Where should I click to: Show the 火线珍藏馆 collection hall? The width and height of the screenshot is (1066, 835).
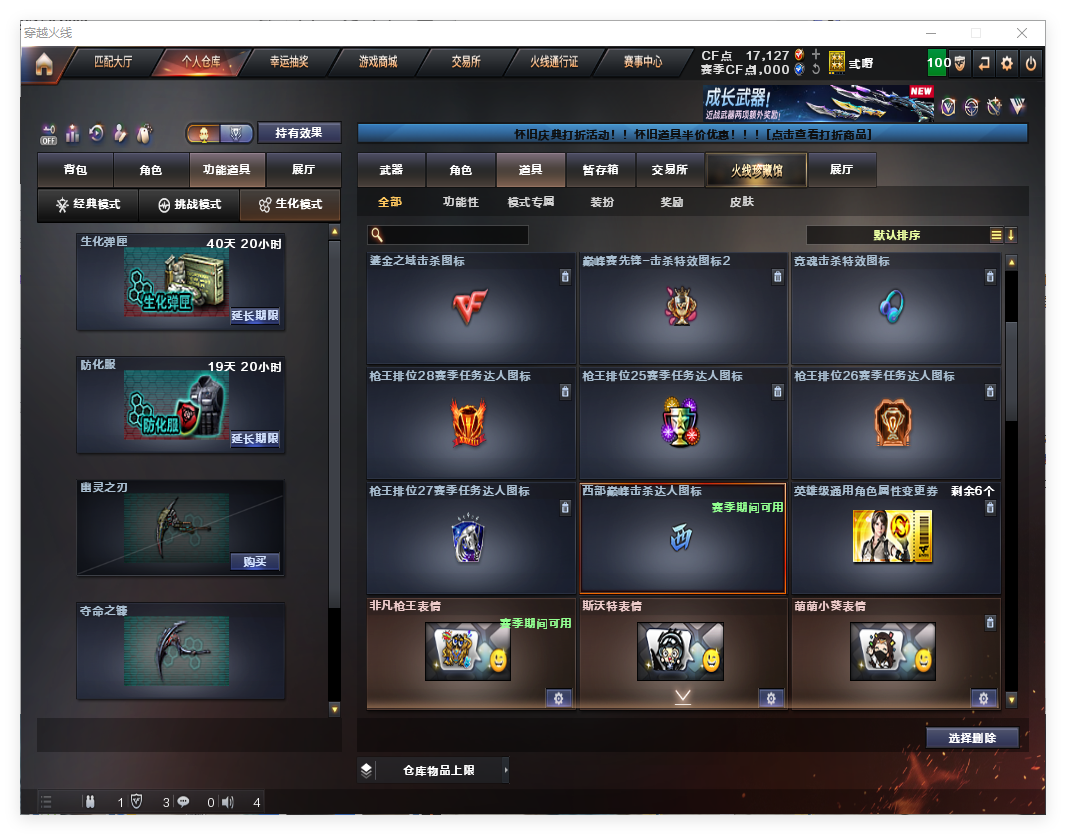756,171
